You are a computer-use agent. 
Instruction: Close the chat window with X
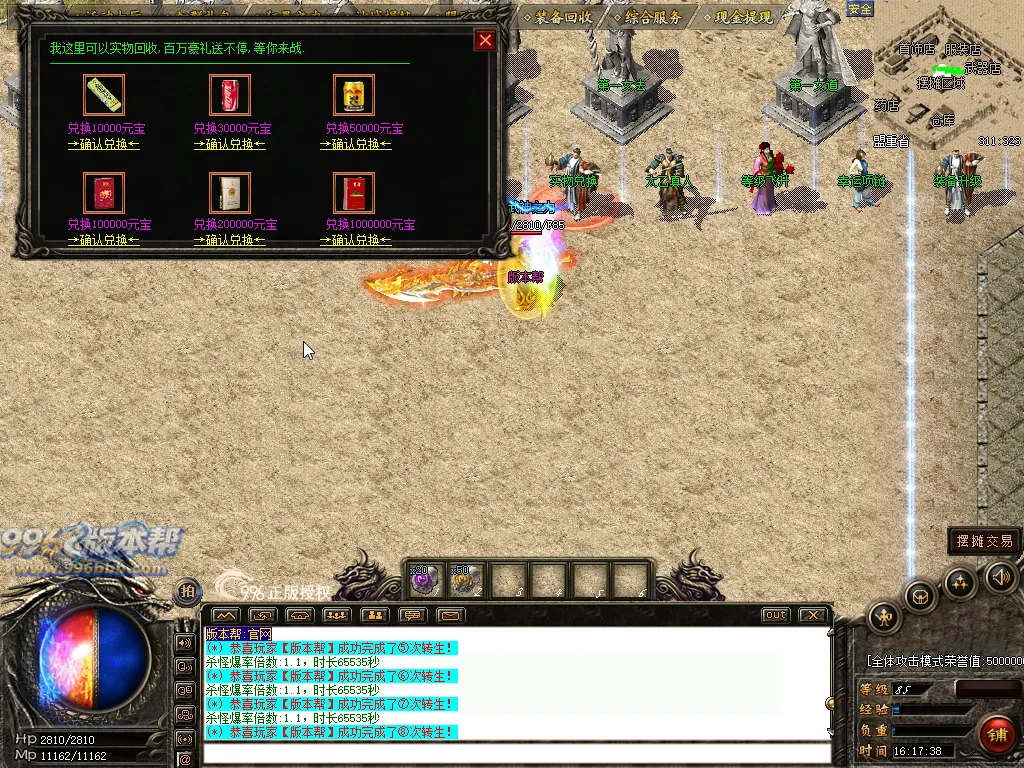813,615
